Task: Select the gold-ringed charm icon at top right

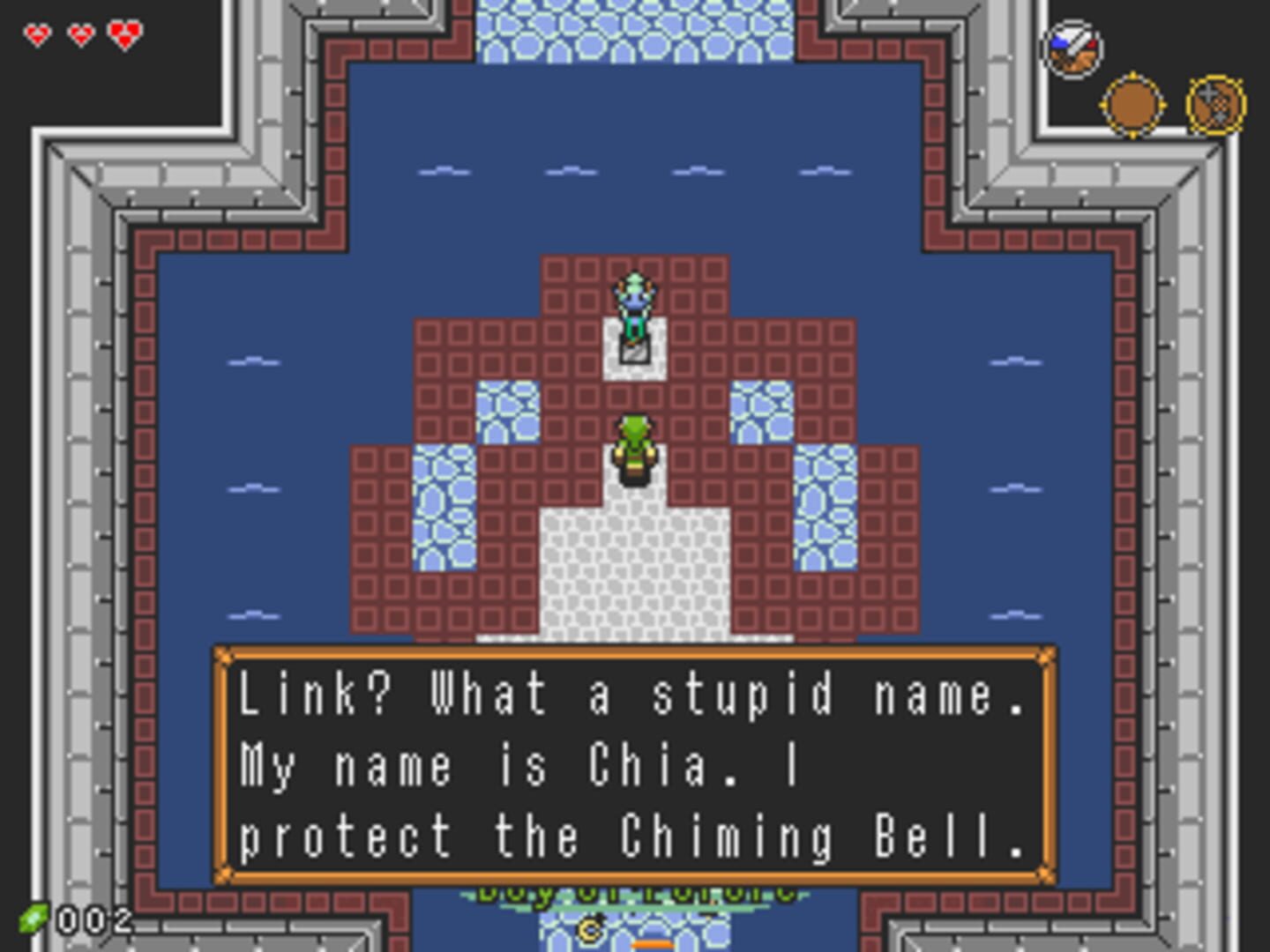Action: tap(1217, 104)
